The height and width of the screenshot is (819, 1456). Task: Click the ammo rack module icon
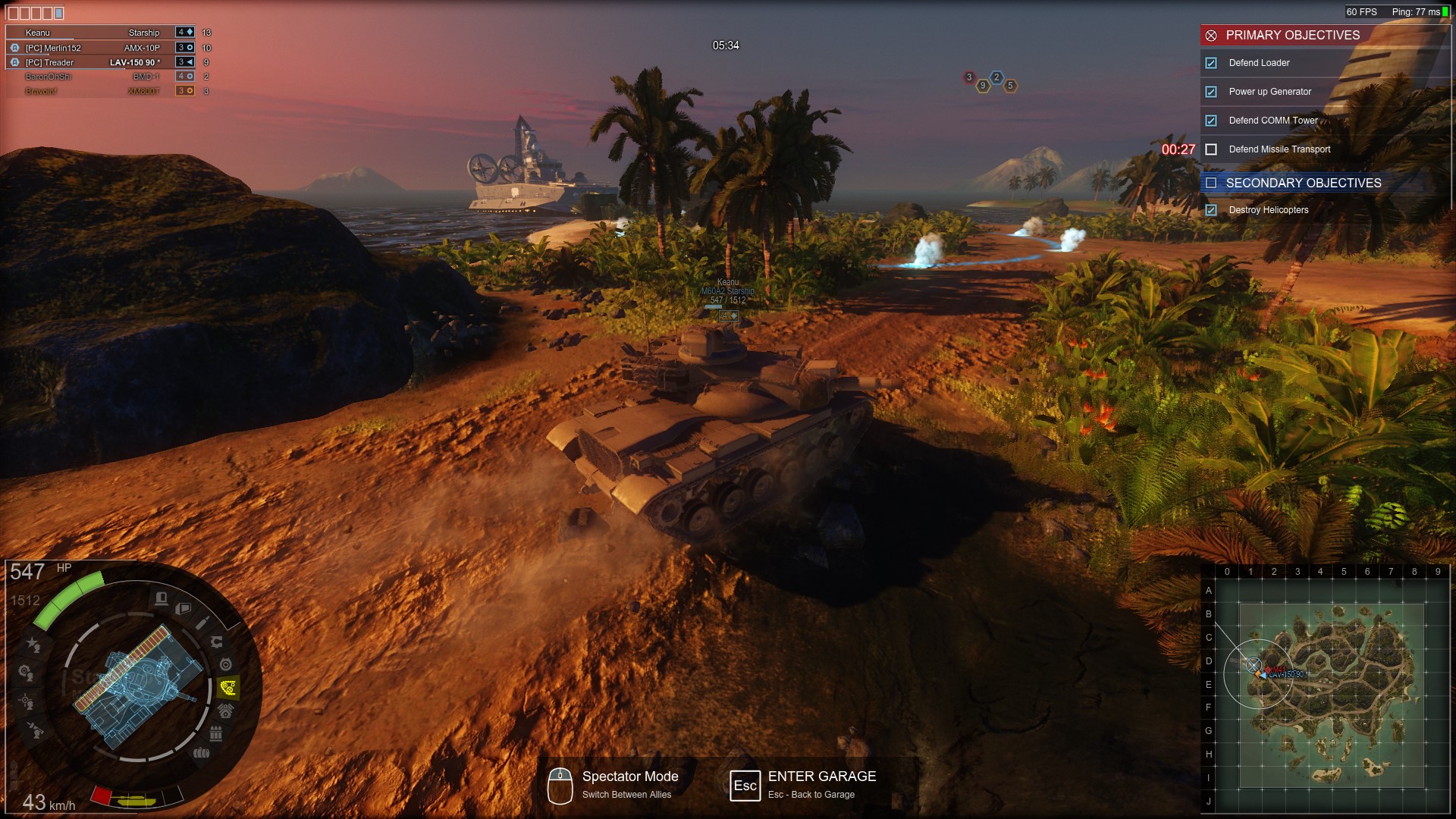(215, 733)
